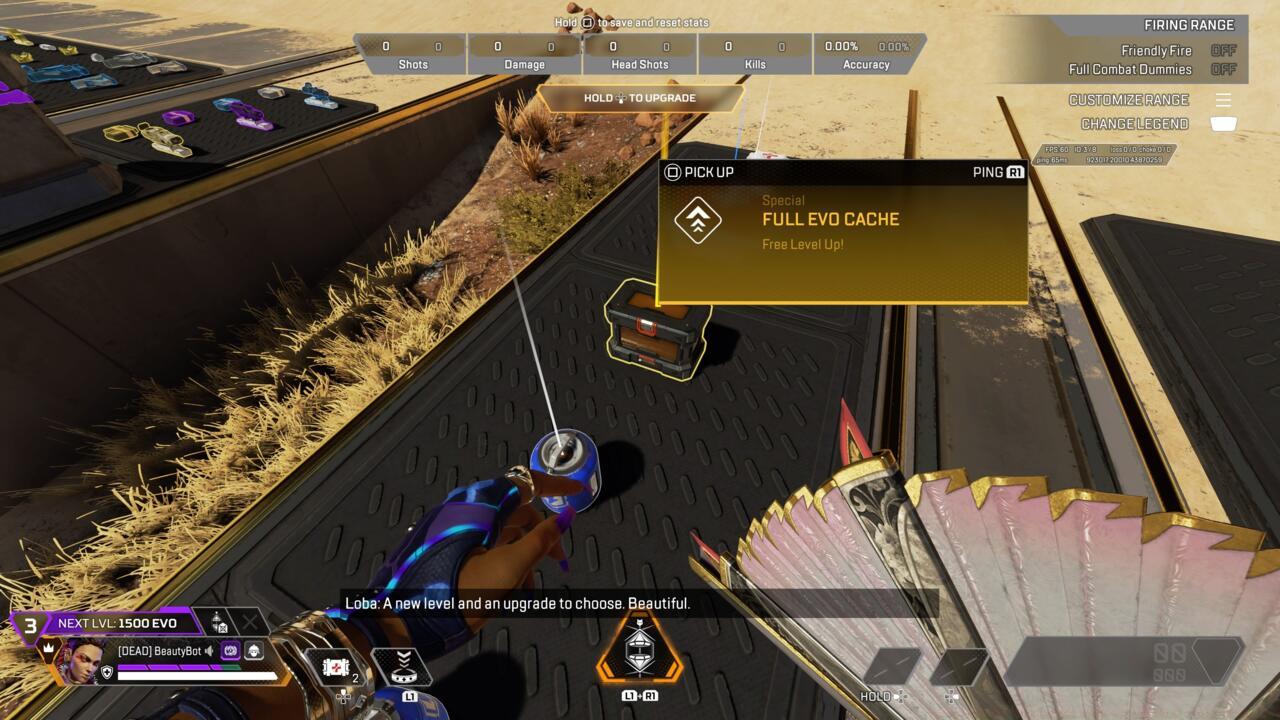Viewport: 1280px width, 720px height.
Task: Select the empty weapon ammo panel
Action: [x=1123, y=661]
